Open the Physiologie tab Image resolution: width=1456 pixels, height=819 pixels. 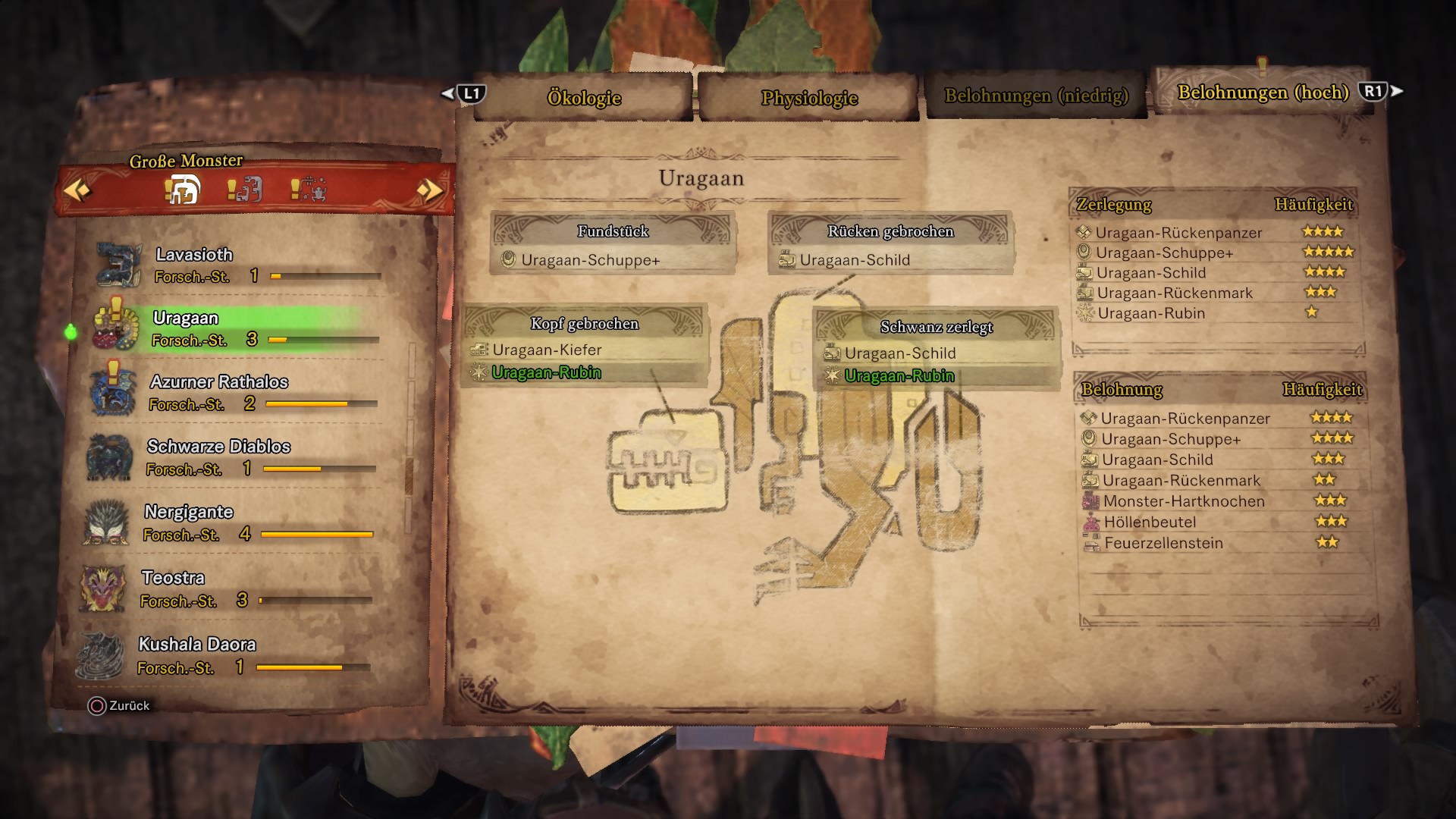(x=809, y=98)
